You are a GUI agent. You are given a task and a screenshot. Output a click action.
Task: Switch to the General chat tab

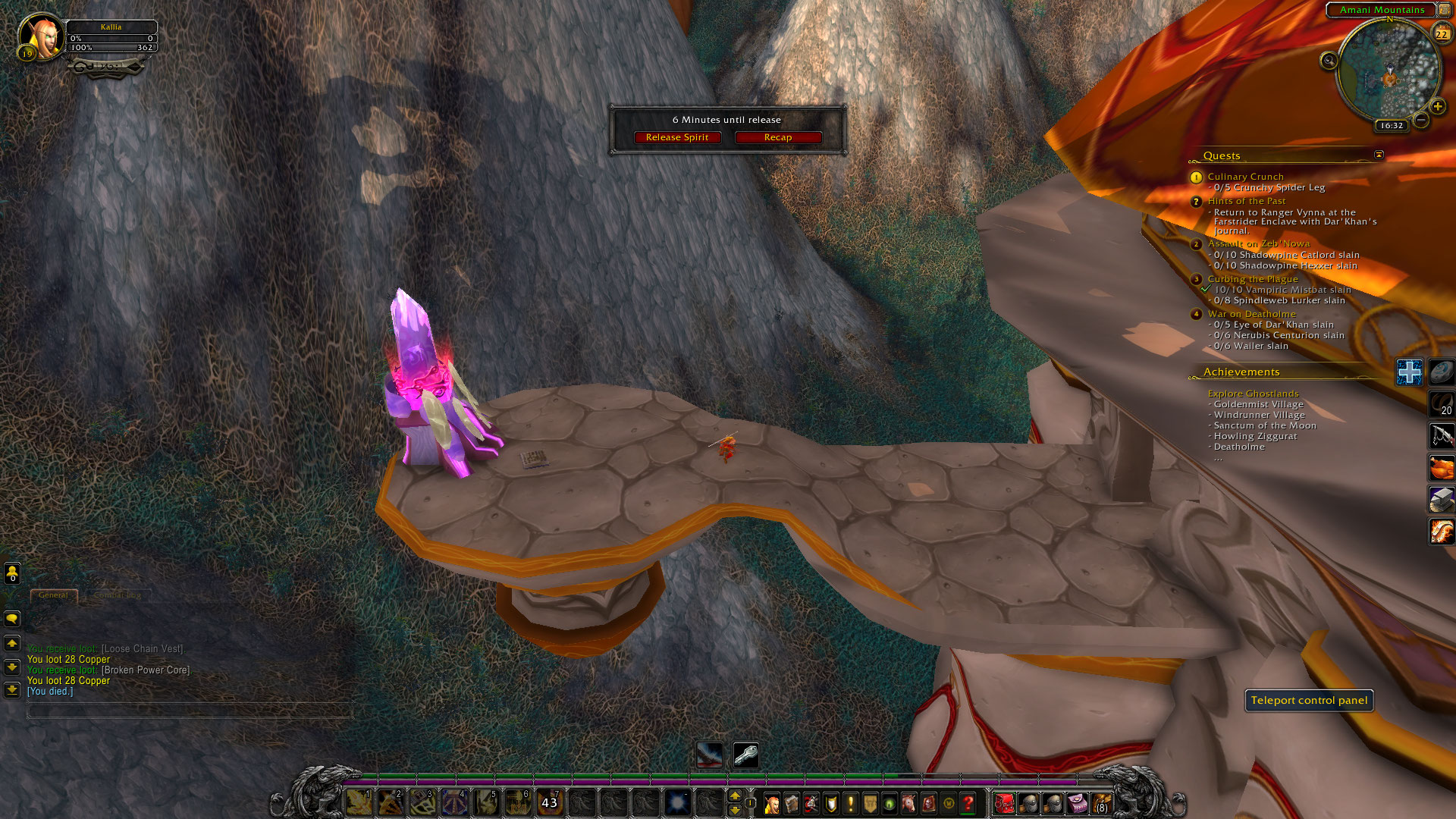(53, 595)
